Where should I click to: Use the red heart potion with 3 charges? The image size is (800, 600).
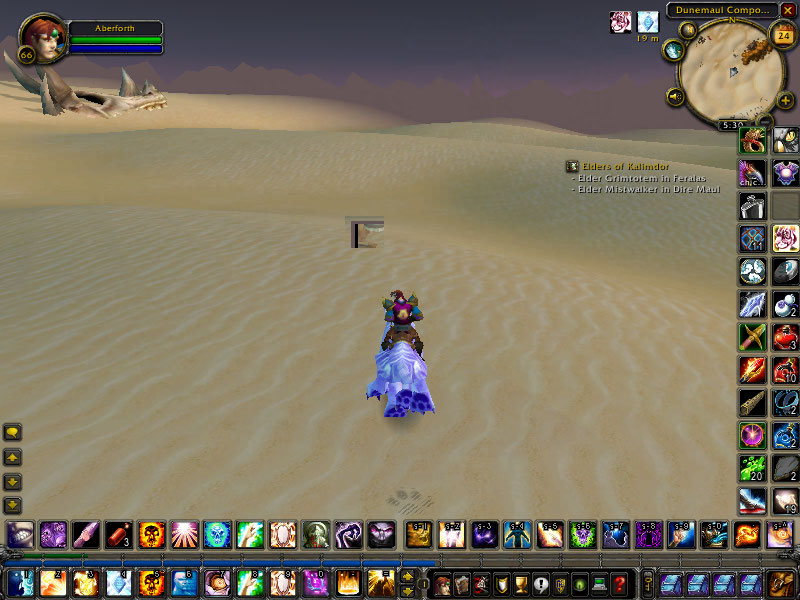coord(785,336)
